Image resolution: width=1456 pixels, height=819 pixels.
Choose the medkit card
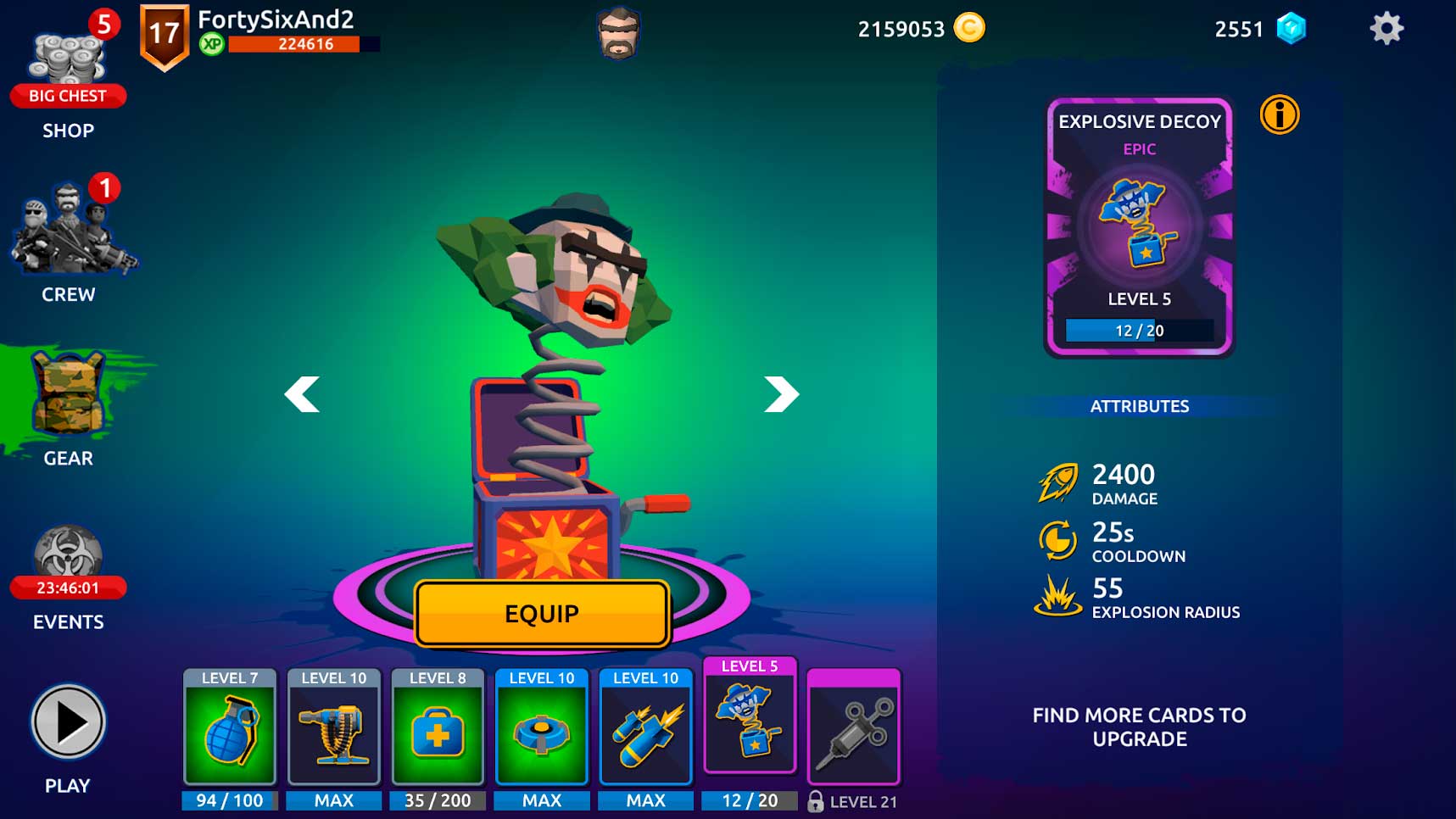tap(438, 729)
